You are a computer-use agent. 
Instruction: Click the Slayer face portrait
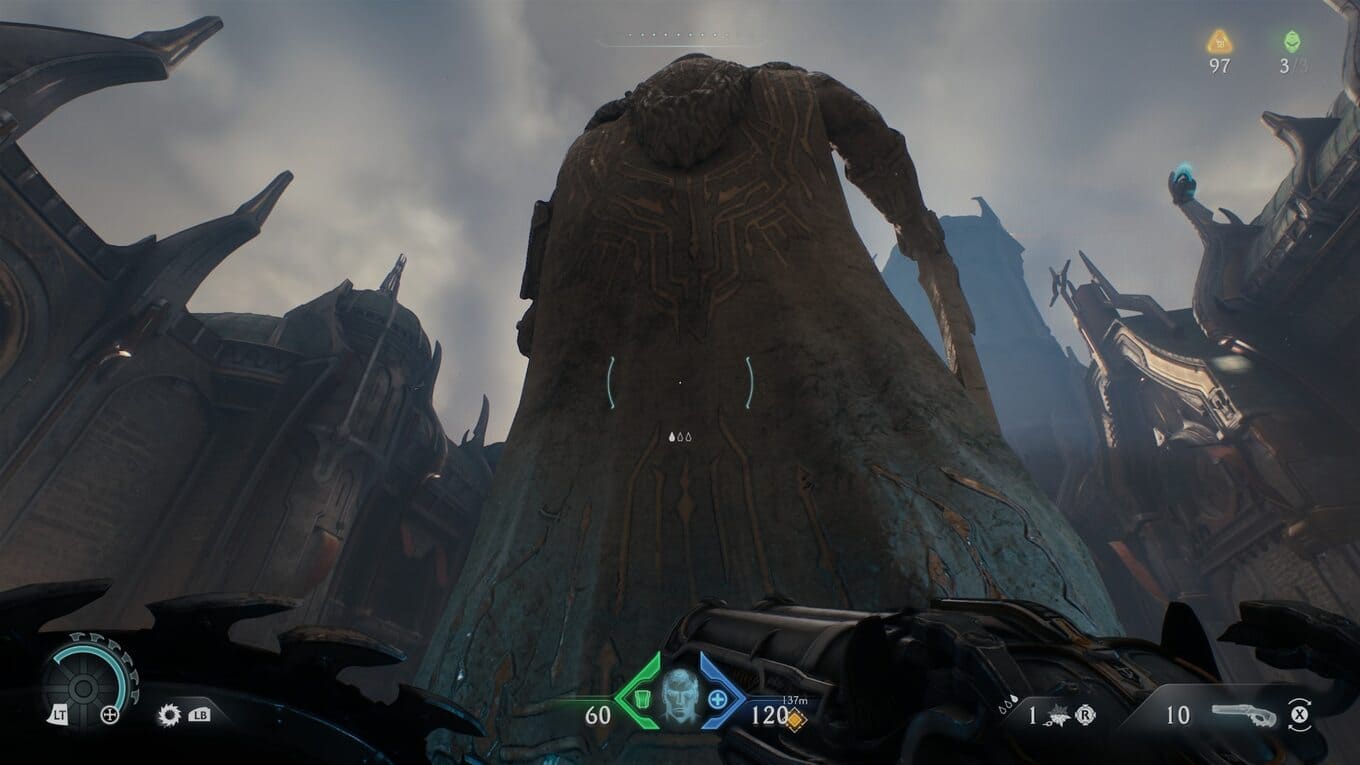(x=677, y=693)
